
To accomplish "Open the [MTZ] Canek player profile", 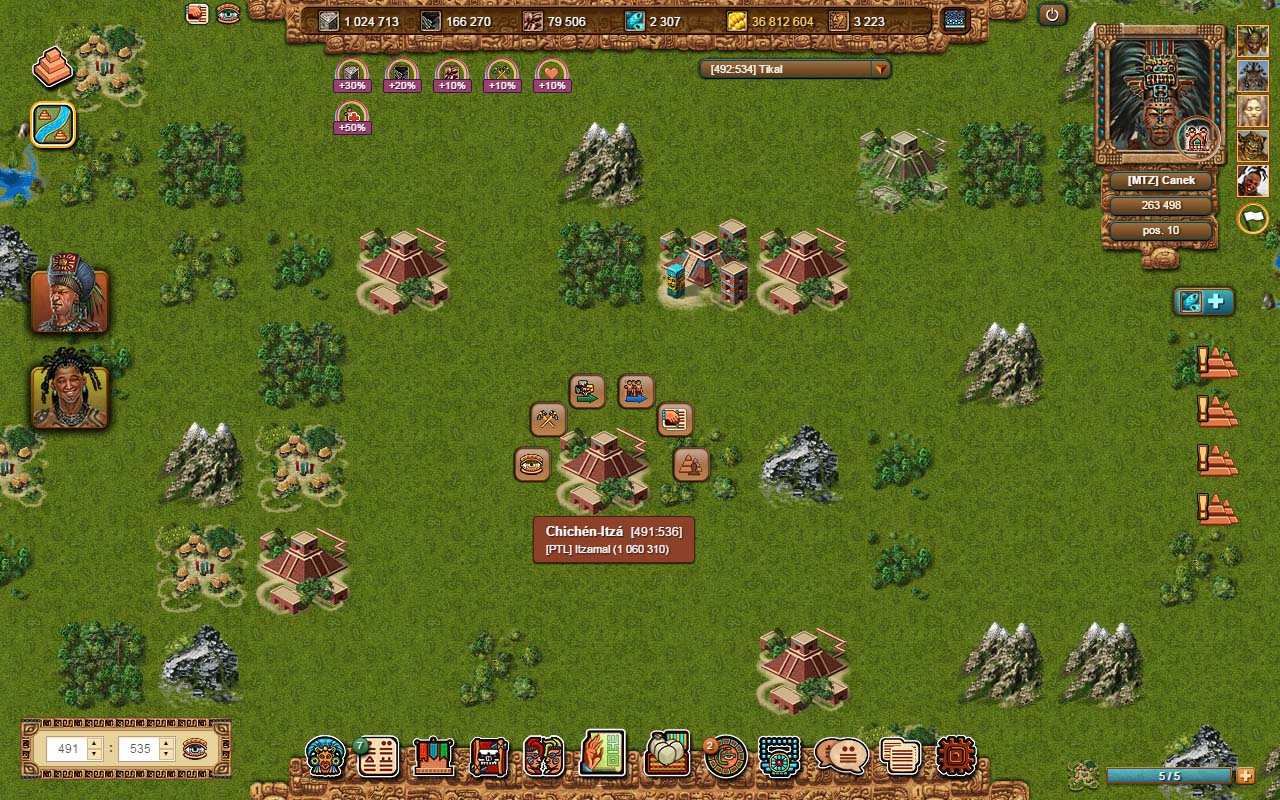I will pos(1160,181).
